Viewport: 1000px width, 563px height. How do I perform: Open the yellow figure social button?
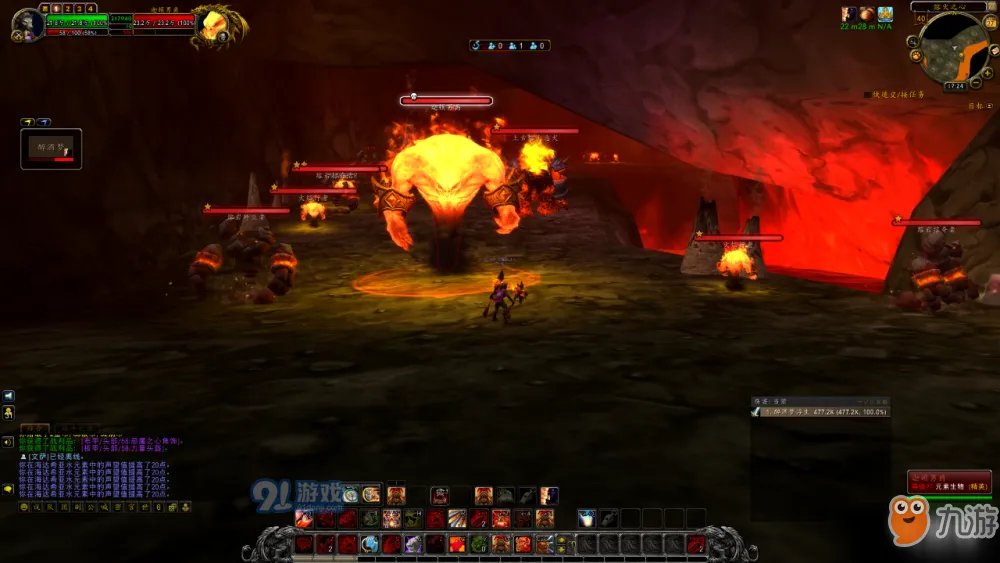(8, 412)
